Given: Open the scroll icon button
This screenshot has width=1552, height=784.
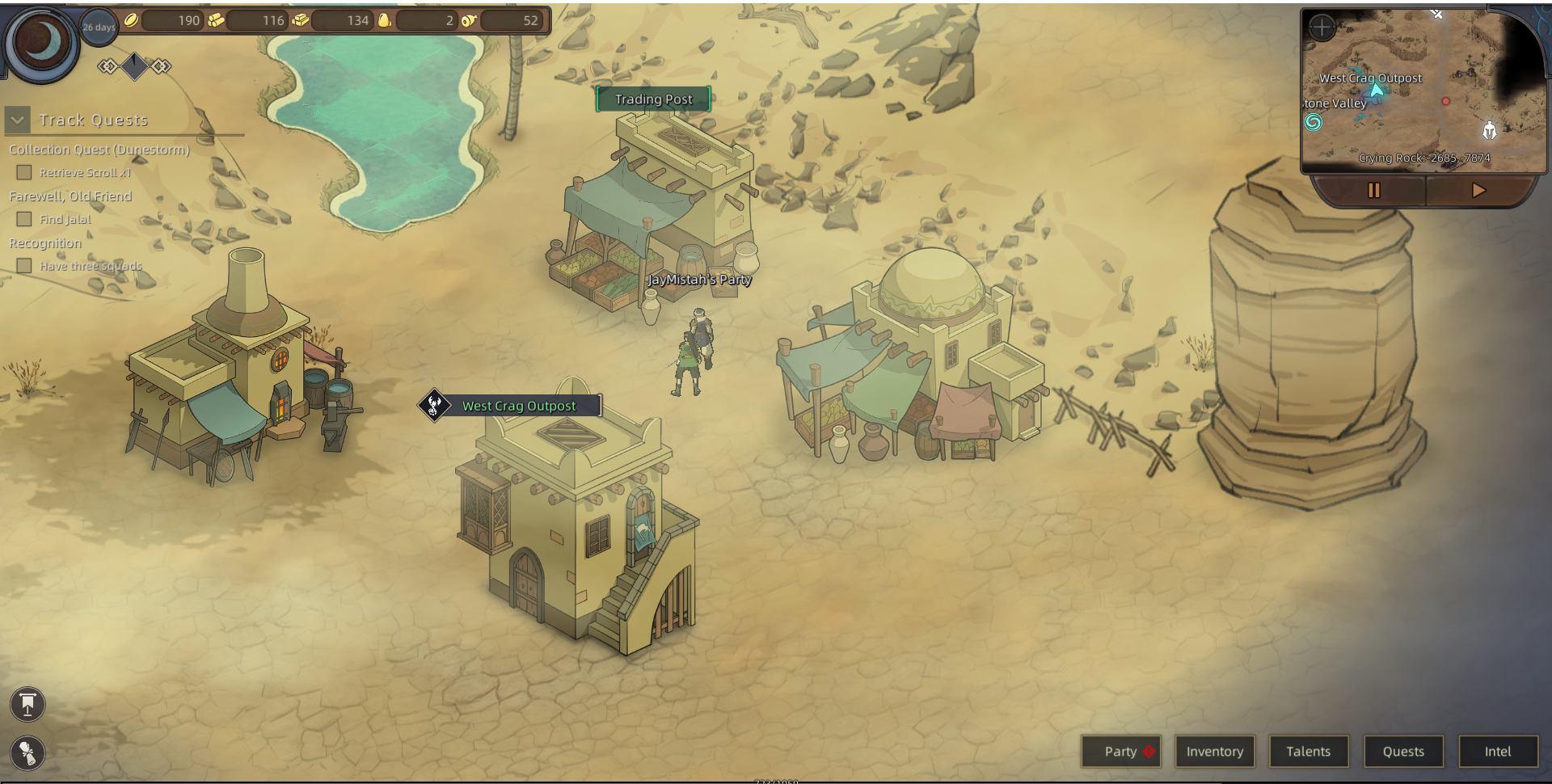Looking at the screenshot, I should (27, 753).
